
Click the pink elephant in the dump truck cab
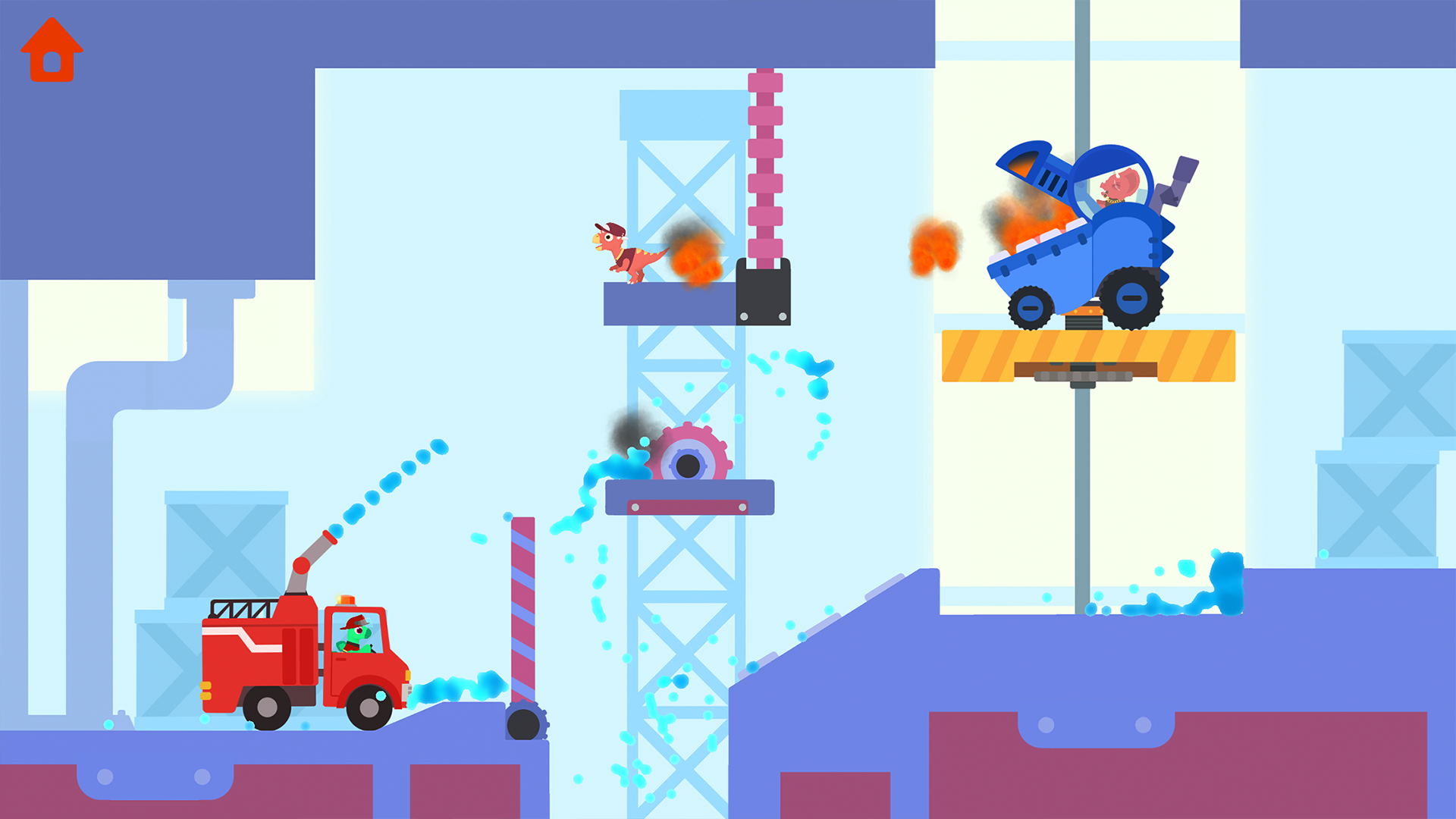coord(1119,186)
